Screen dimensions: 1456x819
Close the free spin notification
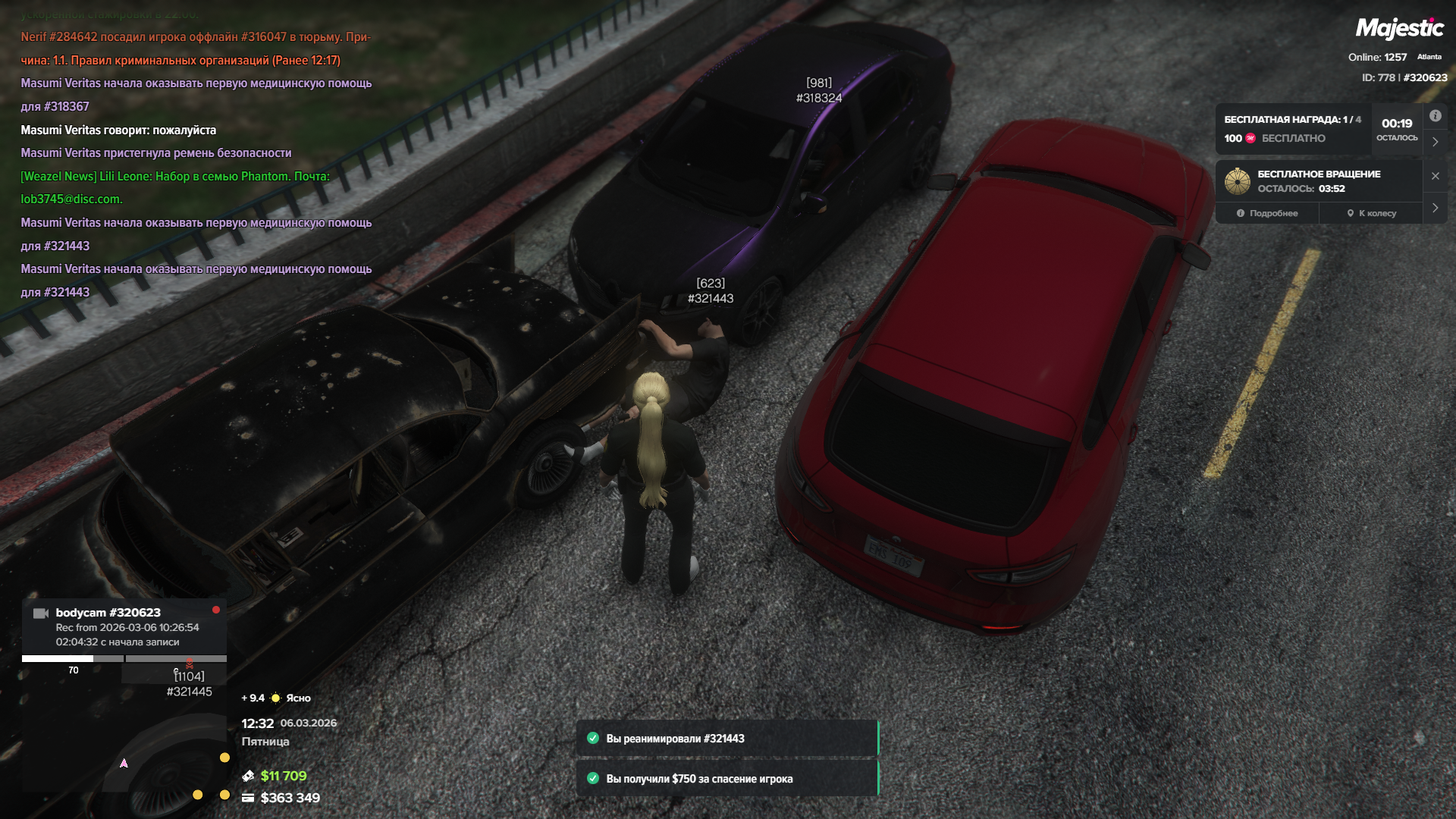tap(1435, 176)
